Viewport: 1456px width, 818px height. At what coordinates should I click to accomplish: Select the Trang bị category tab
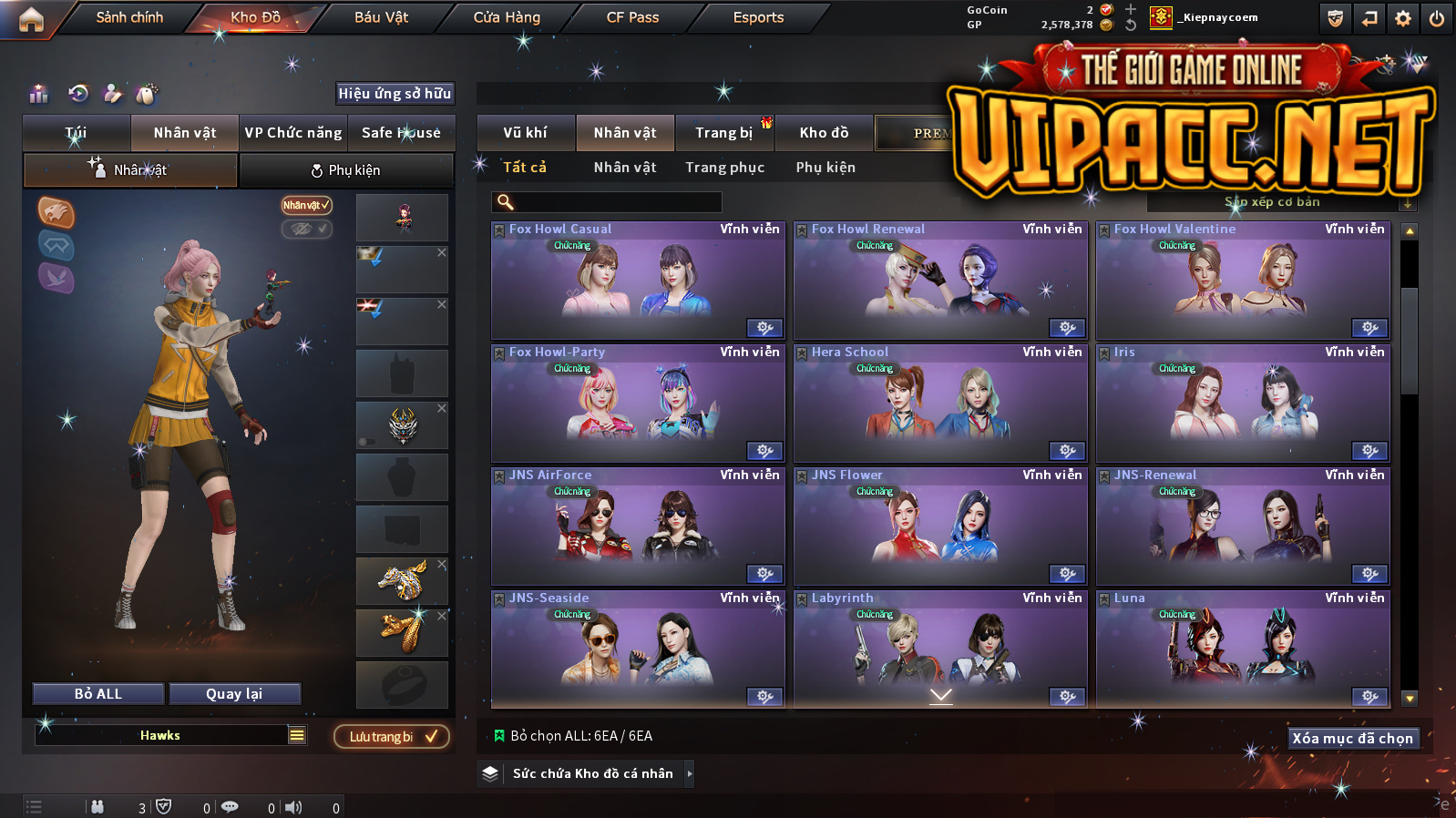[724, 133]
